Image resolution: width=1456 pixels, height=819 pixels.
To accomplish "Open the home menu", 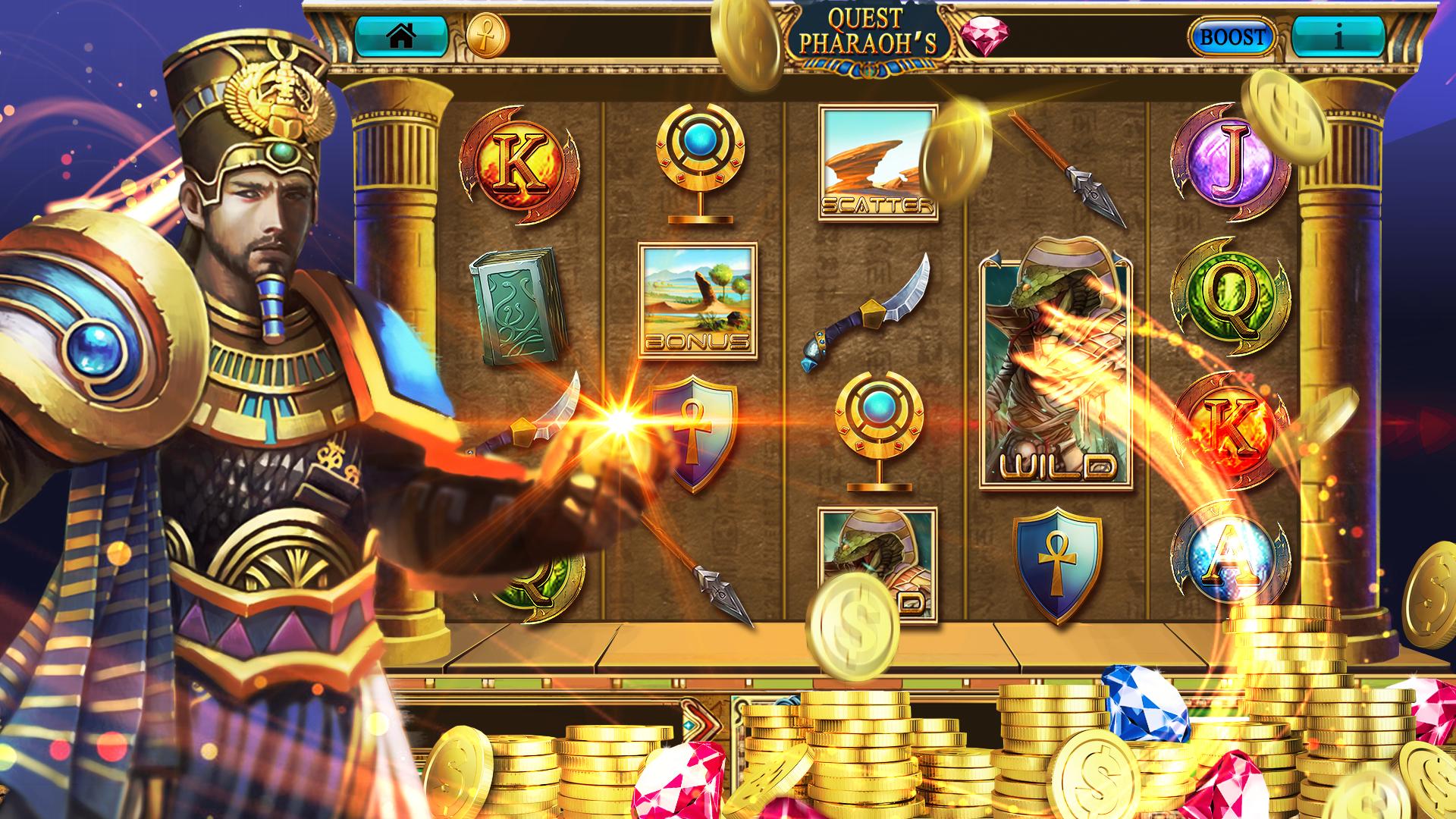I will (x=403, y=35).
